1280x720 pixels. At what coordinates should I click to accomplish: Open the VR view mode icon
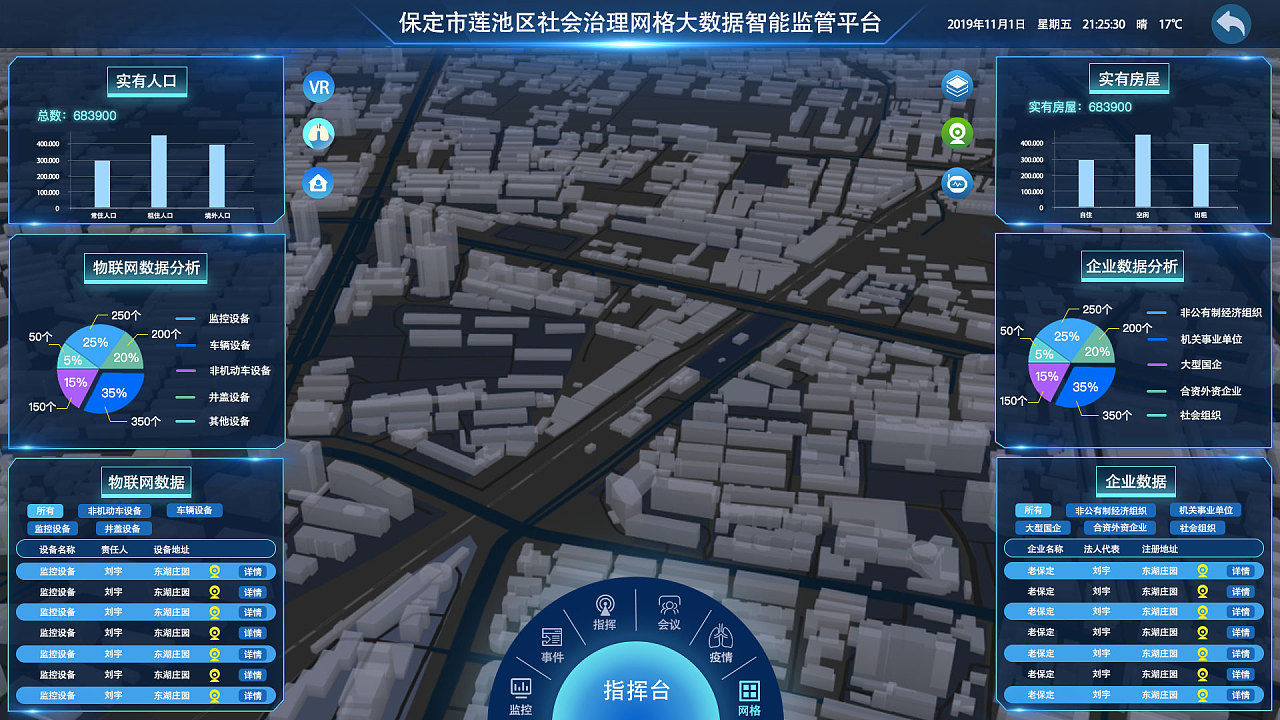click(318, 87)
